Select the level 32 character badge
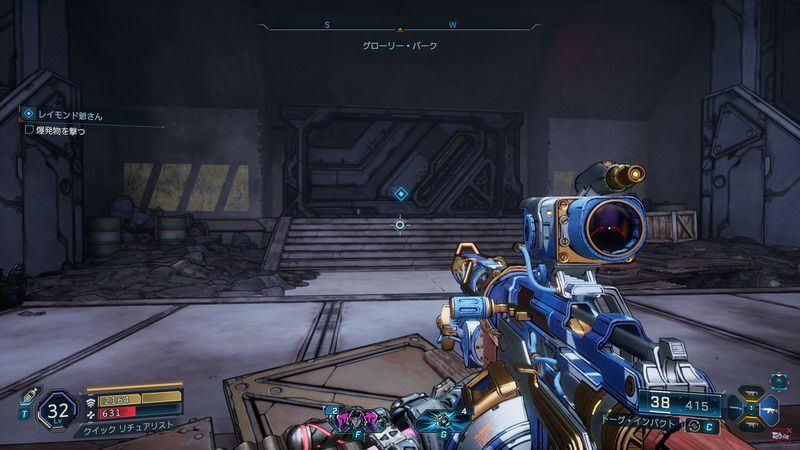This screenshot has width=800, height=450. click(58, 409)
